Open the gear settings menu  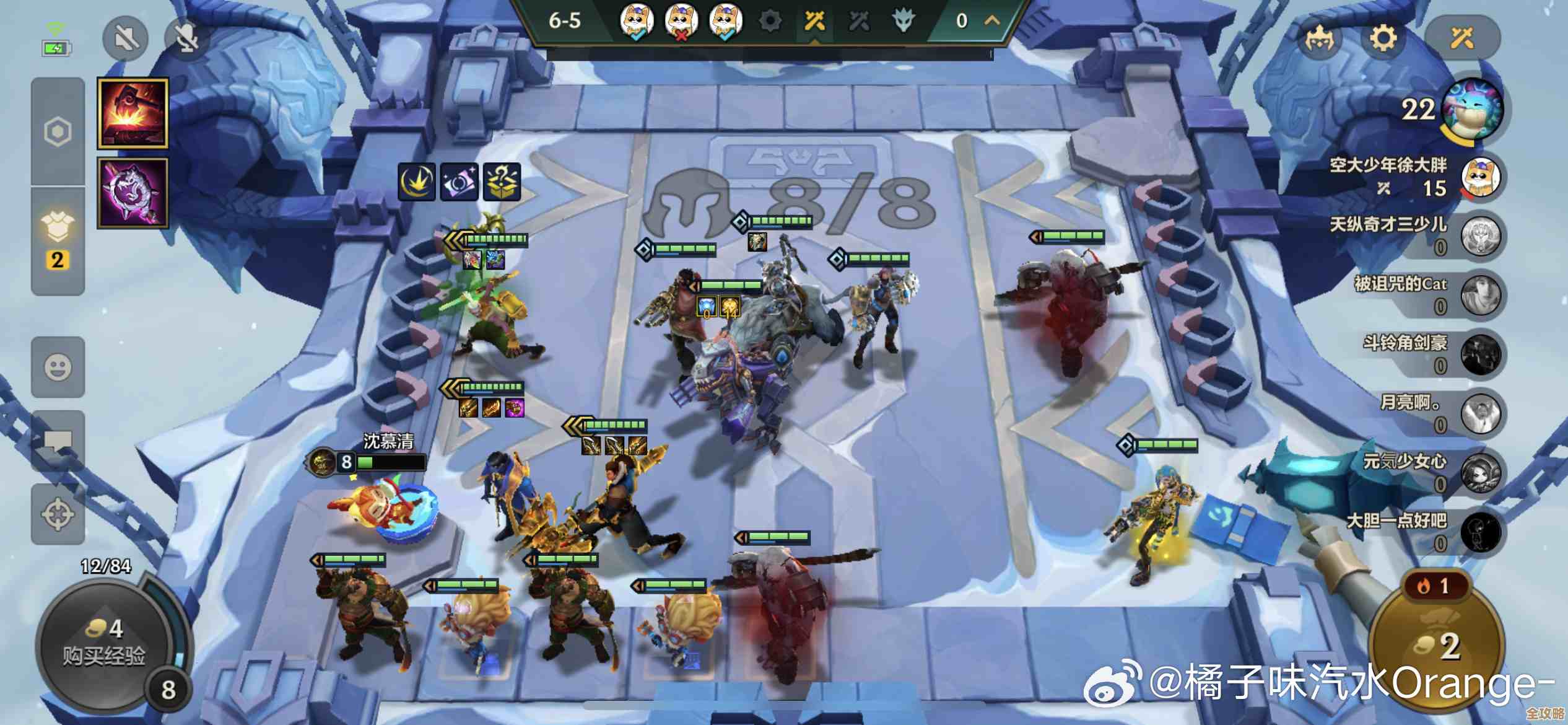1383,38
